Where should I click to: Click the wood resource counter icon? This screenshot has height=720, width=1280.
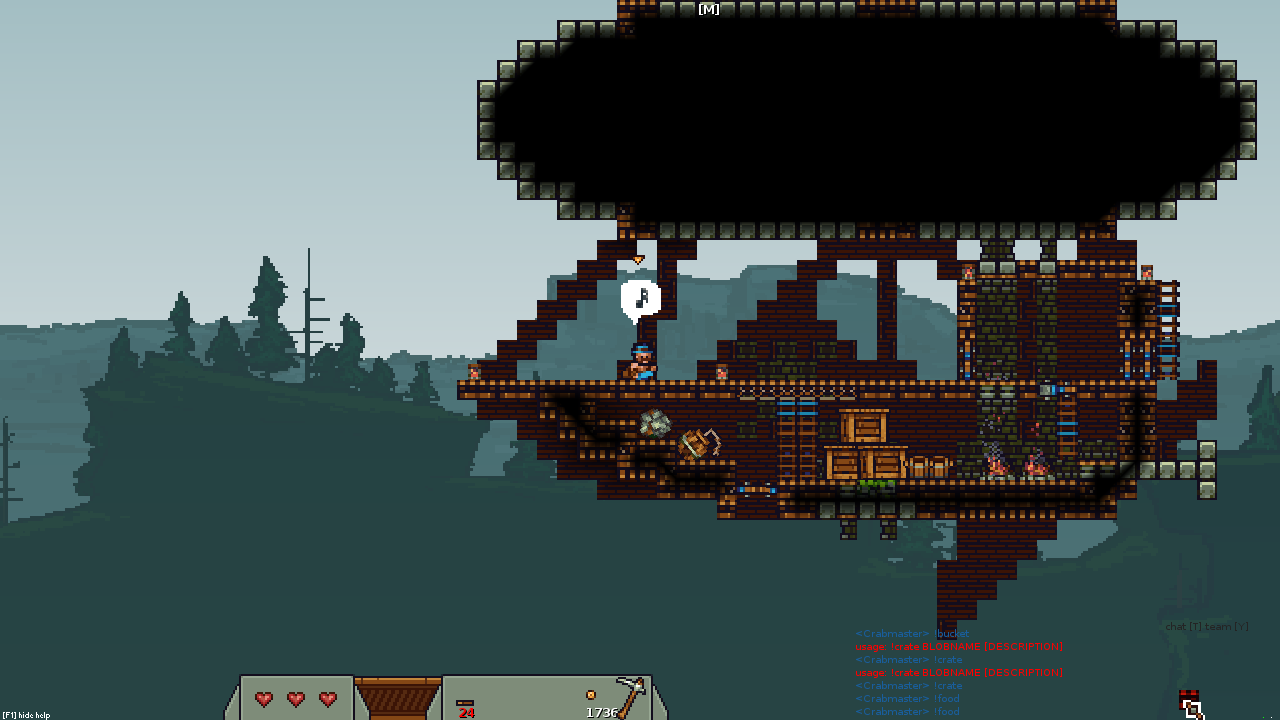tap(465, 703)
